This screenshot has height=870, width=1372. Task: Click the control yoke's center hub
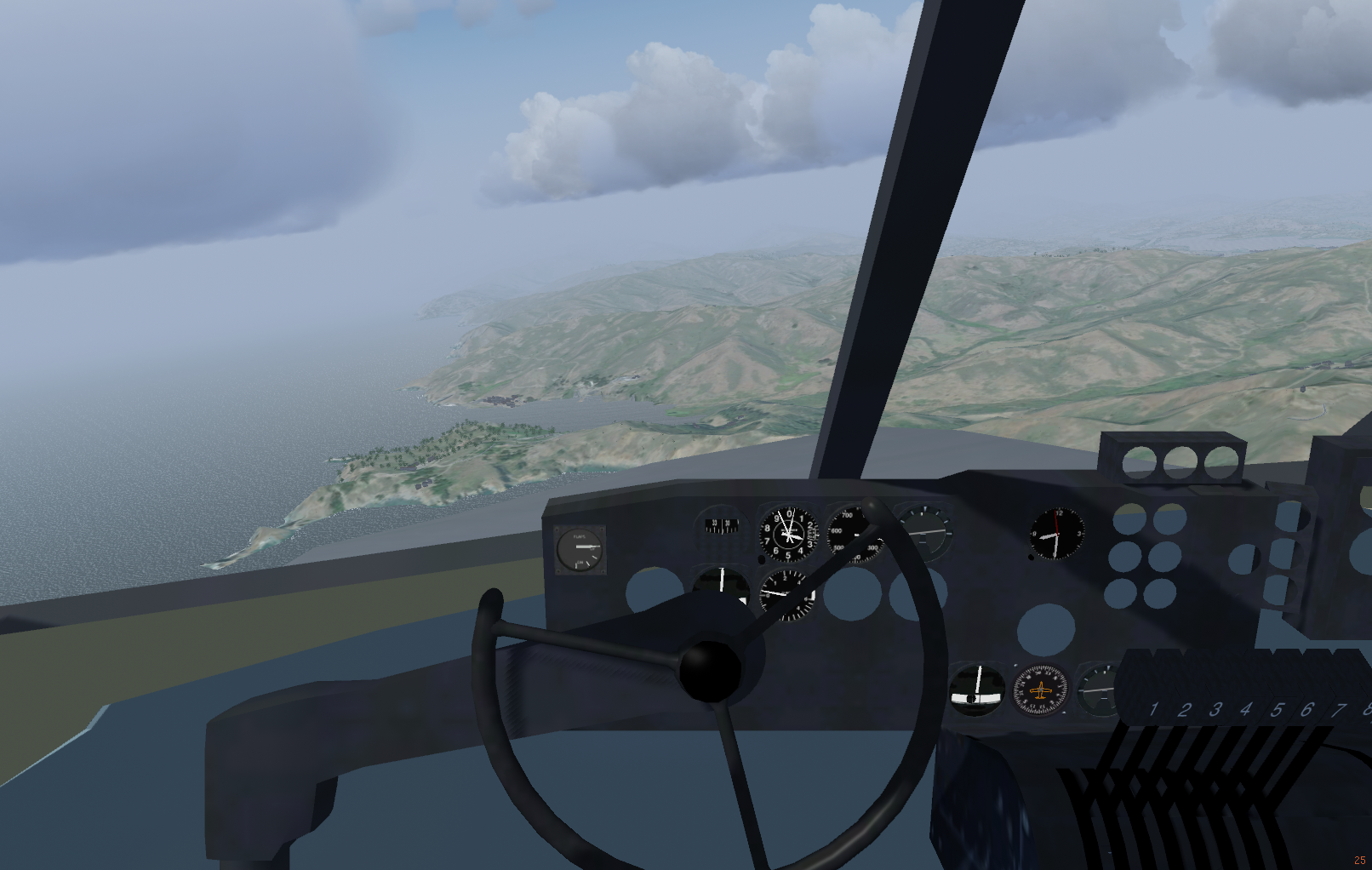click(708, 670)
